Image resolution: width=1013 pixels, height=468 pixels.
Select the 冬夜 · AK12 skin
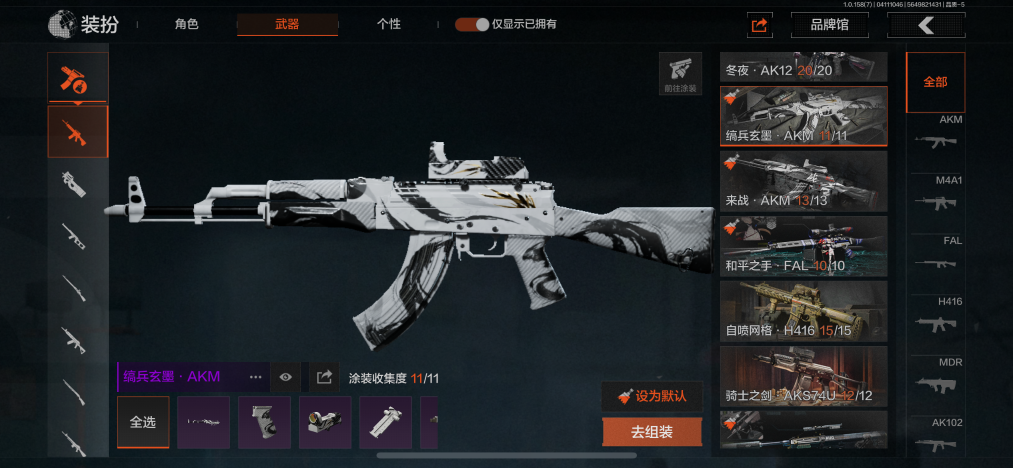(x=804, y=68)
